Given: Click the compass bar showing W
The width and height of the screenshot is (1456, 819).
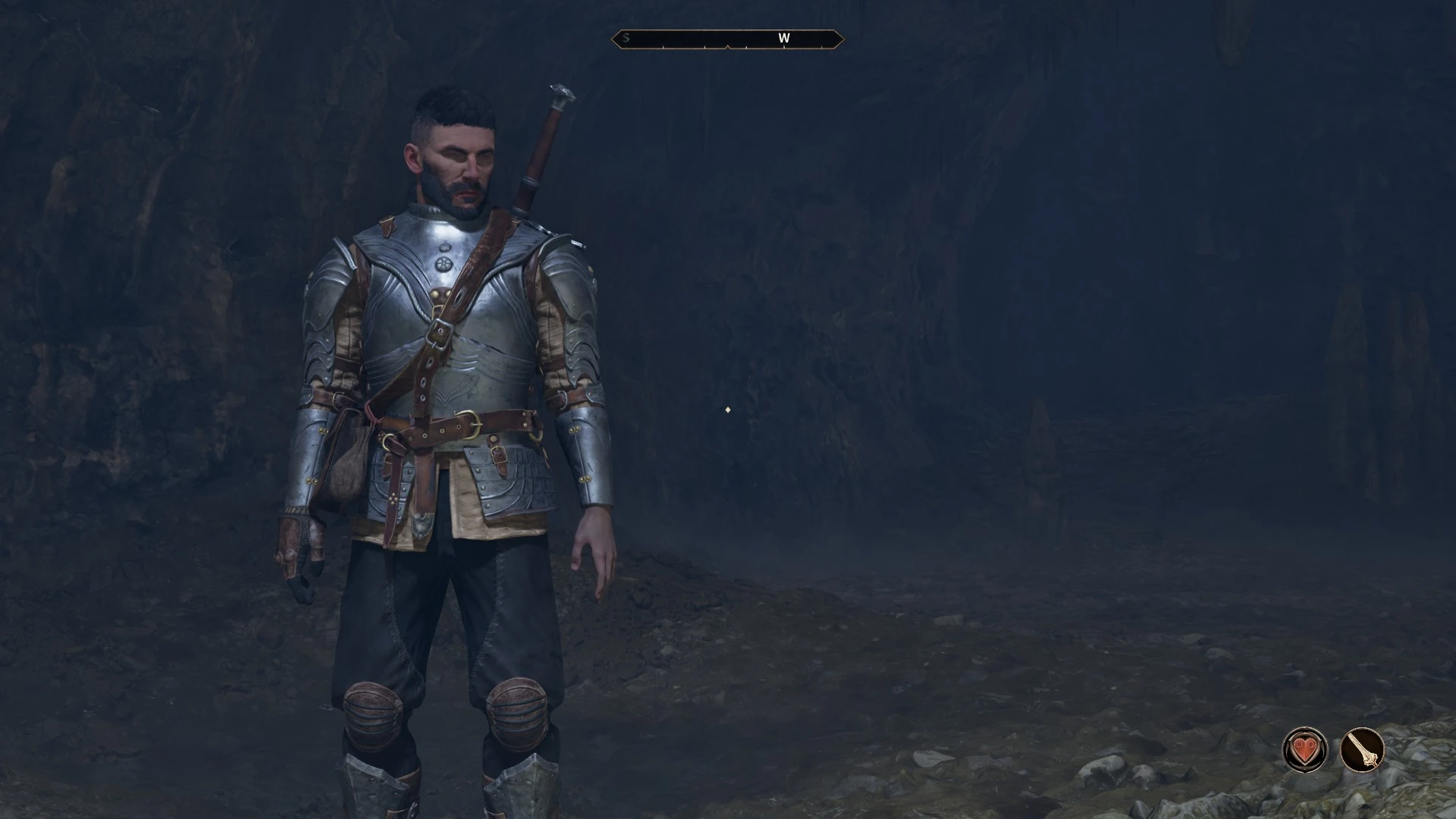Looking at the screenshot, I should pyautogui.click(x=727, y=39).
